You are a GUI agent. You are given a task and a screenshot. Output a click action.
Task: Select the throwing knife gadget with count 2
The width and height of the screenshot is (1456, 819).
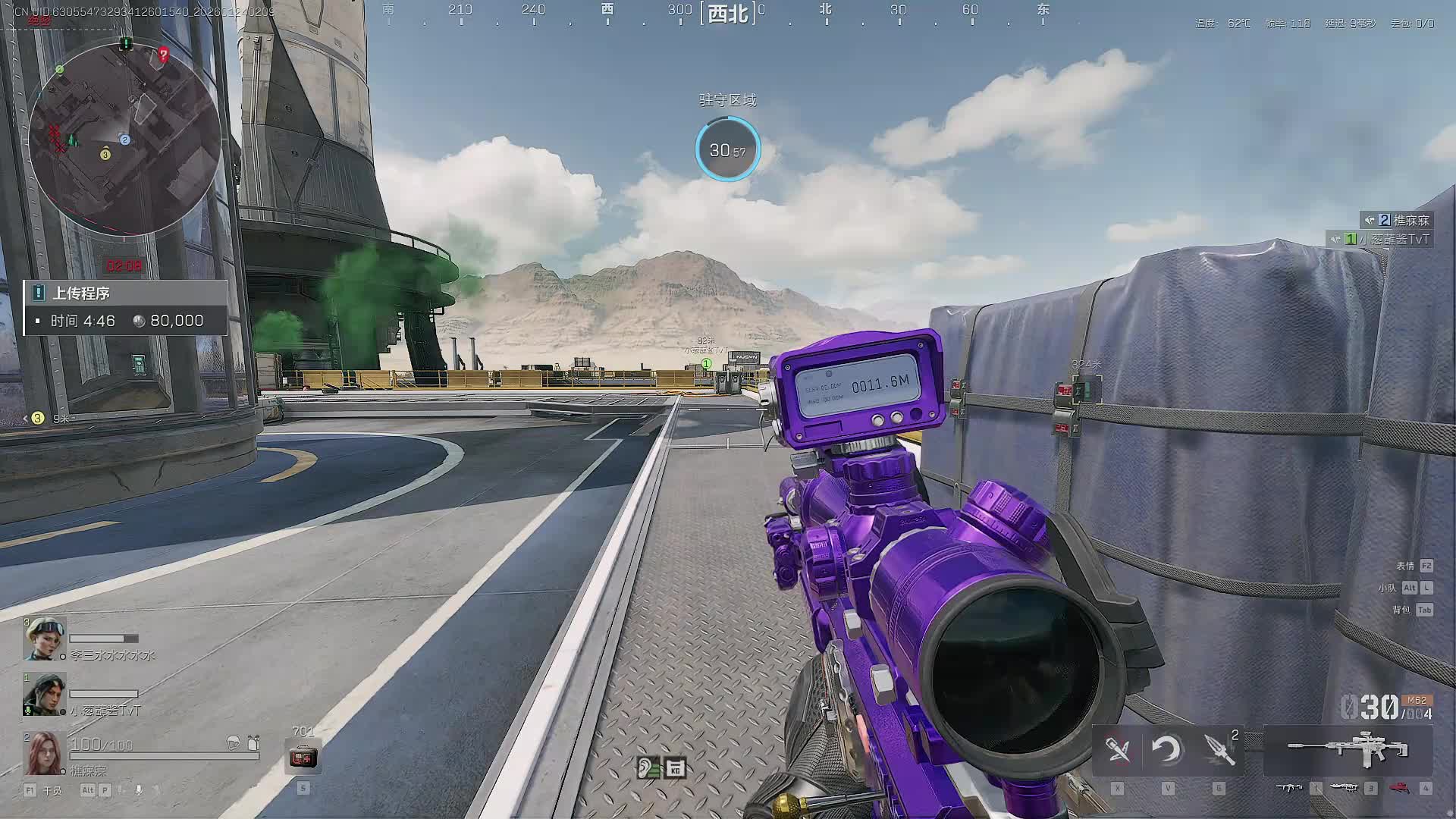tap(1219, 750)
